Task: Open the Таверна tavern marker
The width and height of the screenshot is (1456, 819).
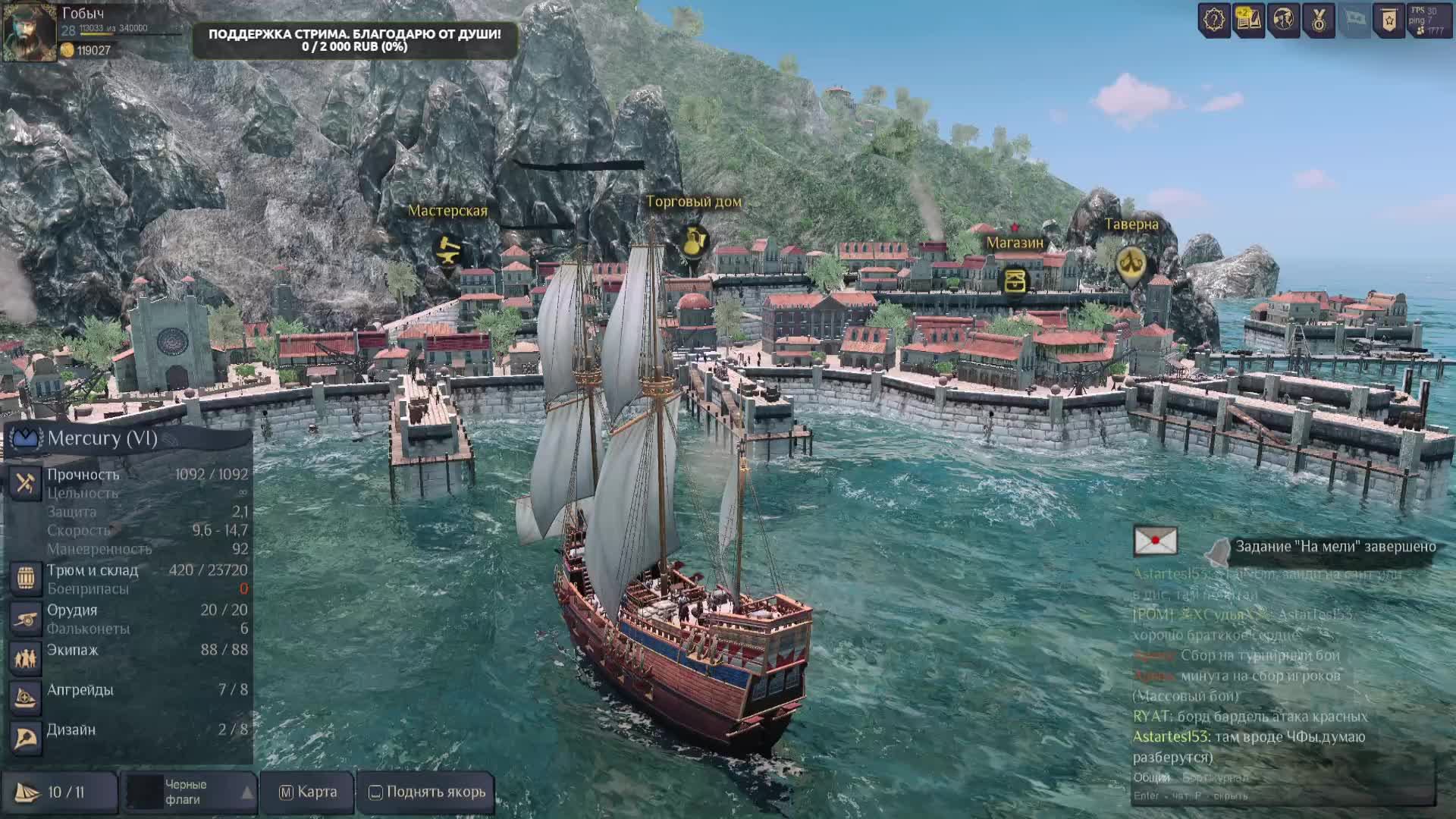Action: click(1131, 264)
